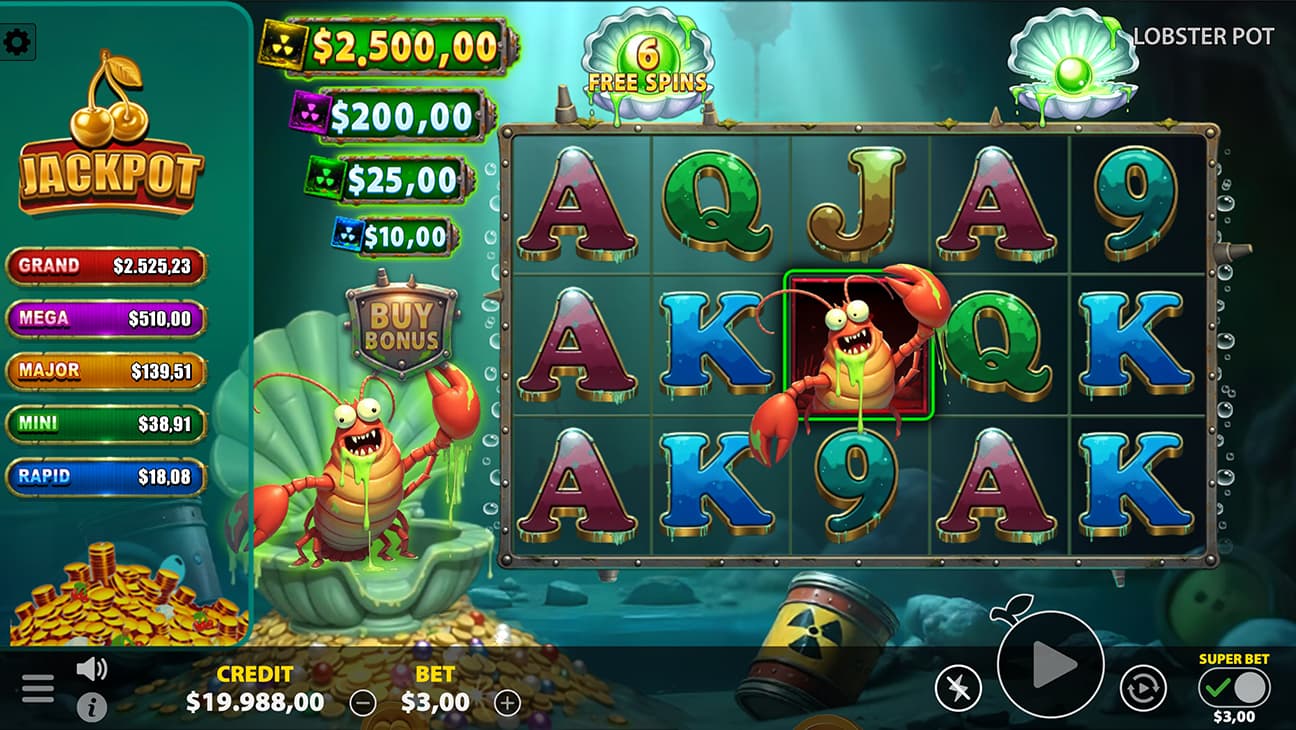Screen dimensions: 1296x730
Task: Open the settings gear icon
Action: (x=17, y=42)
